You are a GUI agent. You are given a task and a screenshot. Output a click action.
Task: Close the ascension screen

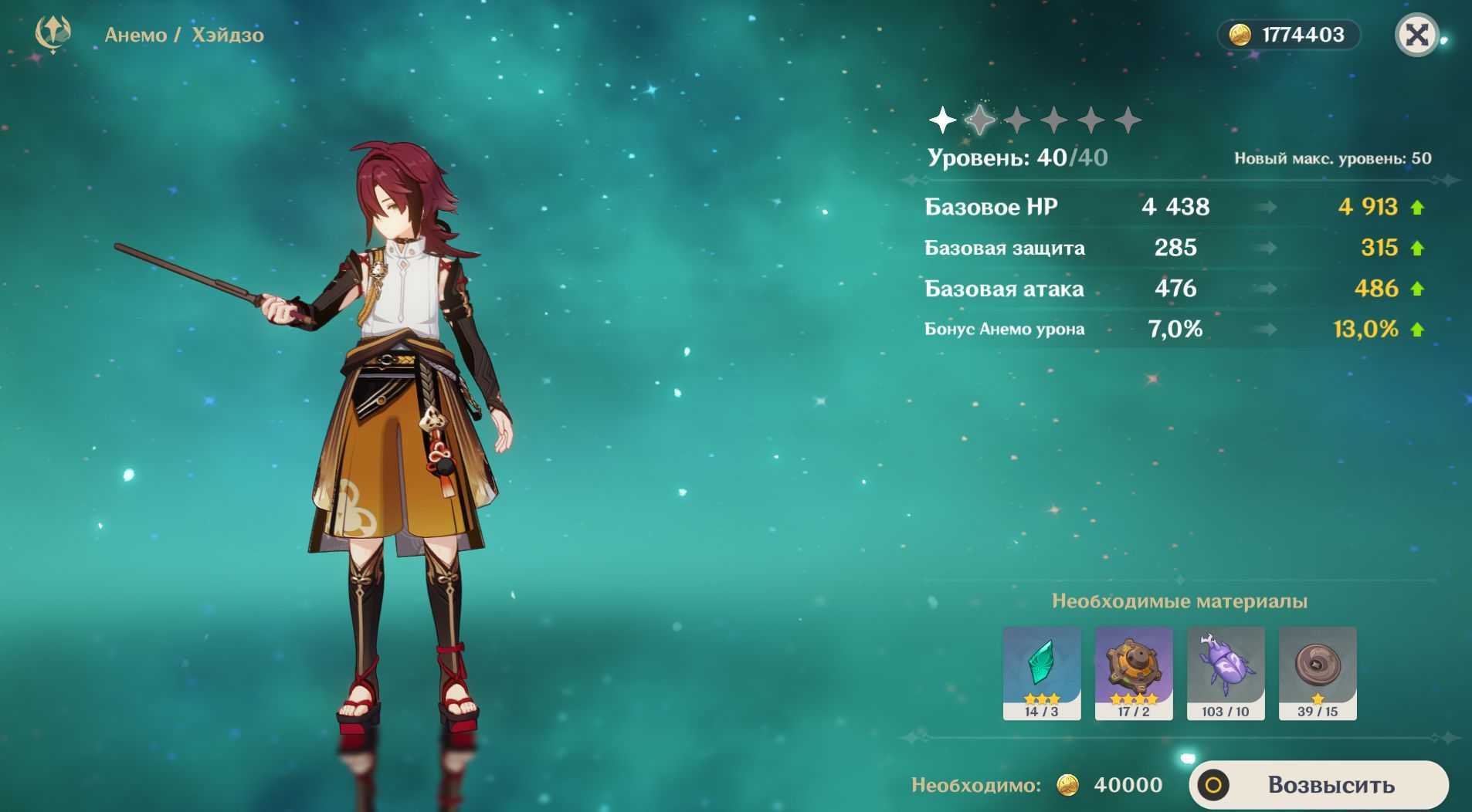pos(1417,35)
